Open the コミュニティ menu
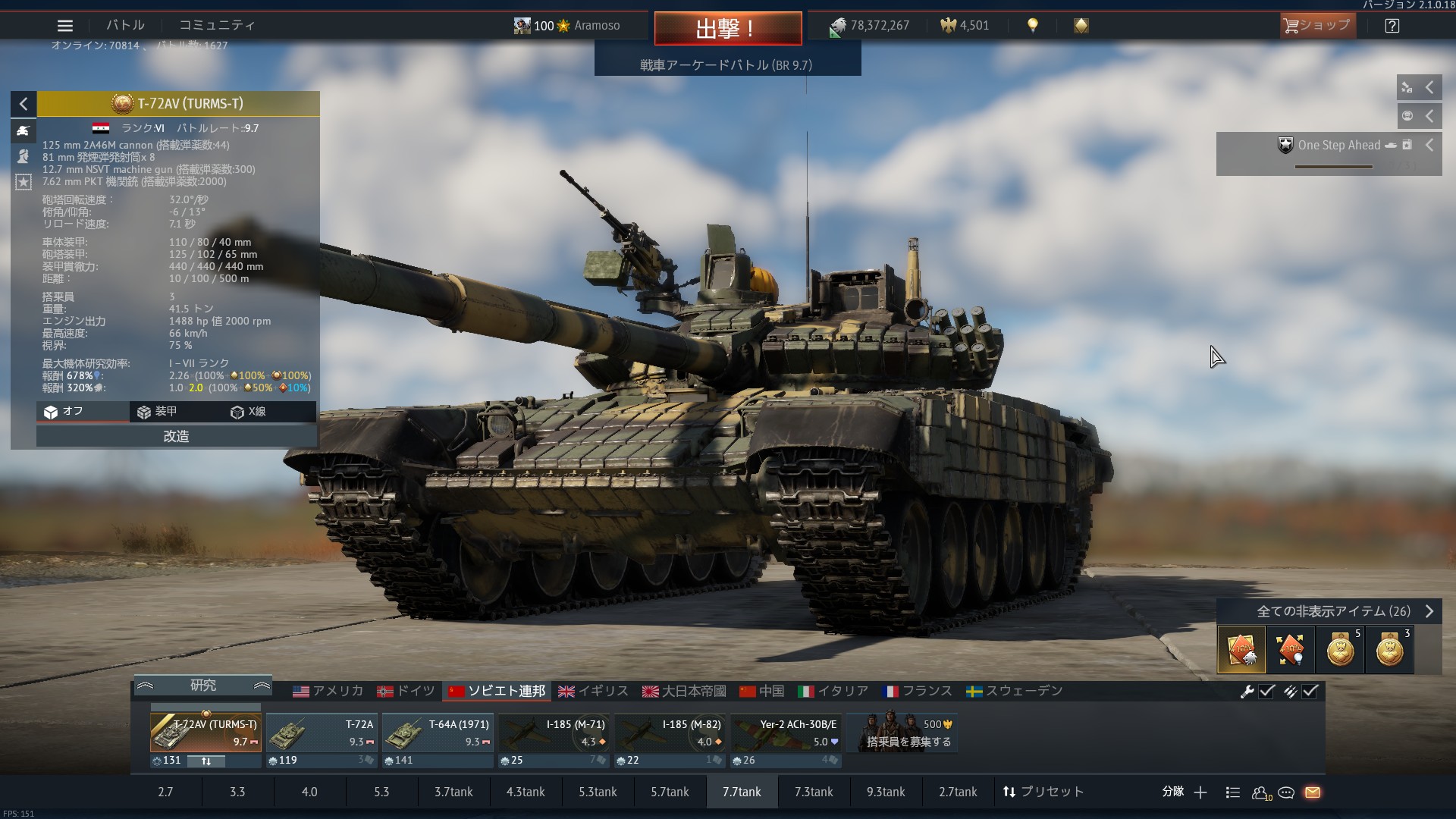Screen dimensions: 1456x819 click(x=216, y=25)
